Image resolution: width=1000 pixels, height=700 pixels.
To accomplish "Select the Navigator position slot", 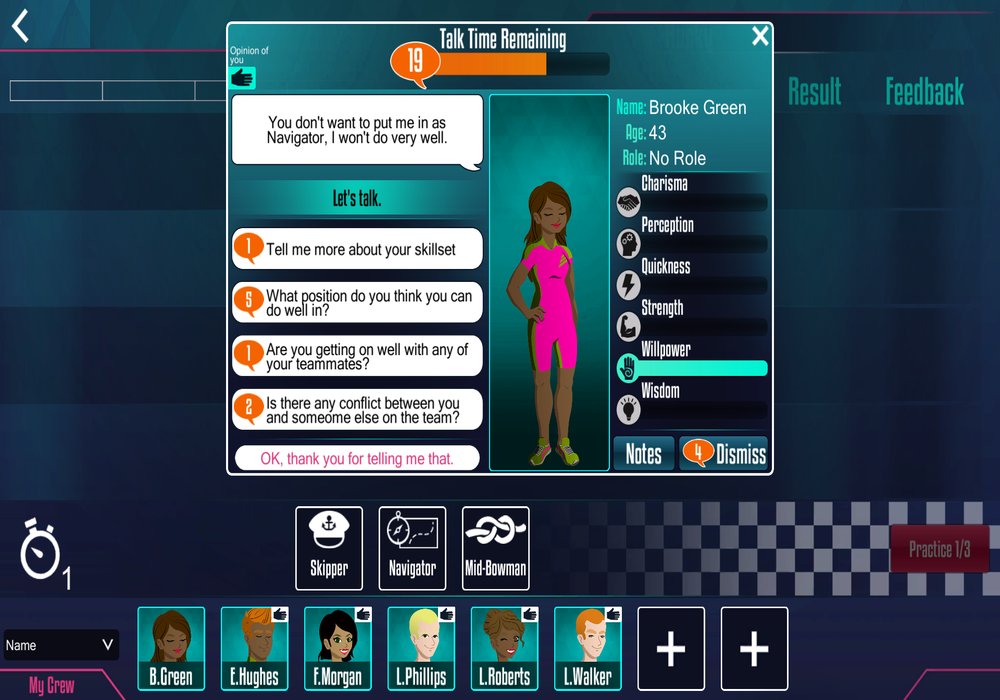I will pos(412,548).
